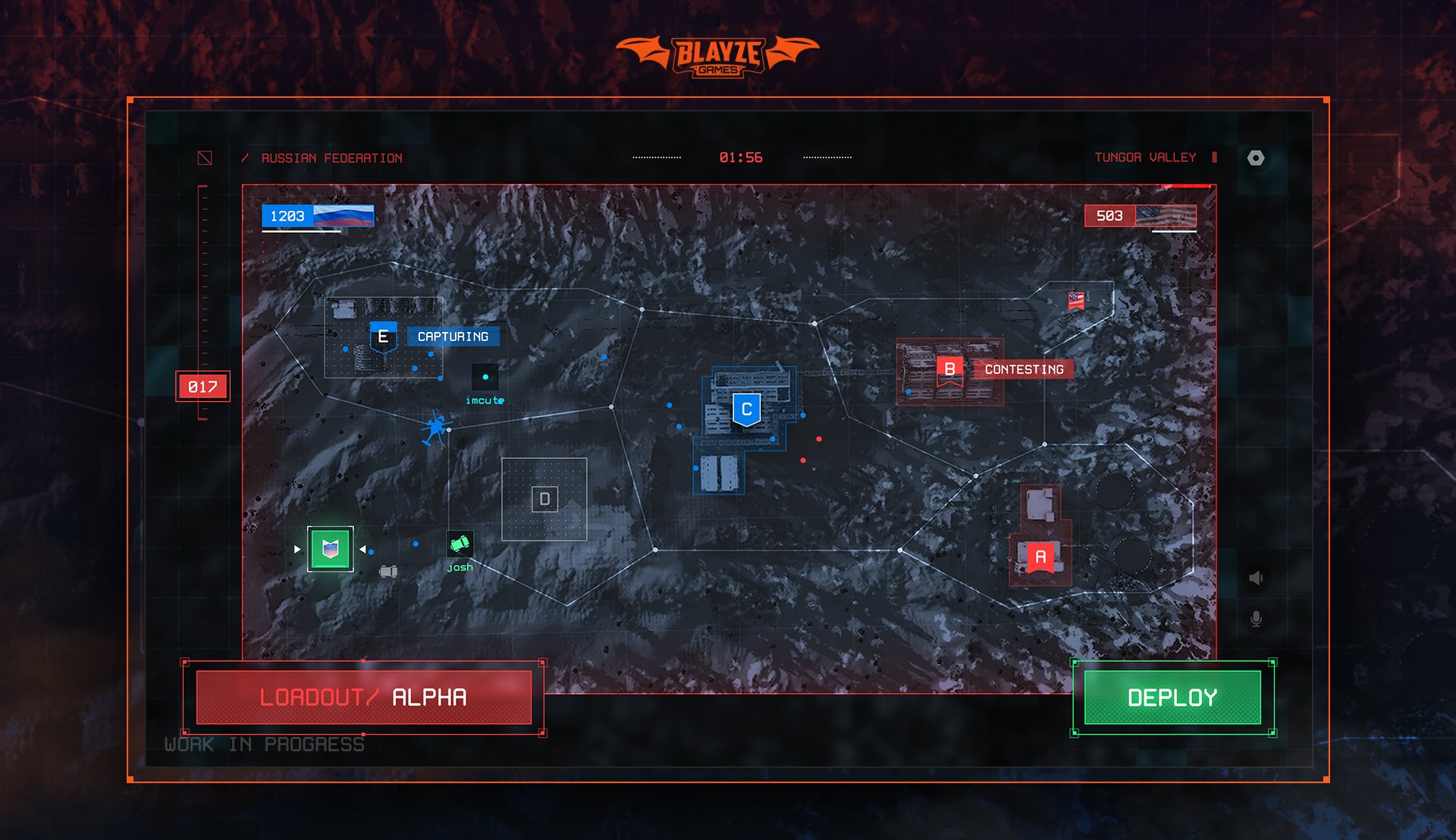Click the 017 ticket counter on the vertical scale
Screen dimensions: 1456x840
coord(202,386)
